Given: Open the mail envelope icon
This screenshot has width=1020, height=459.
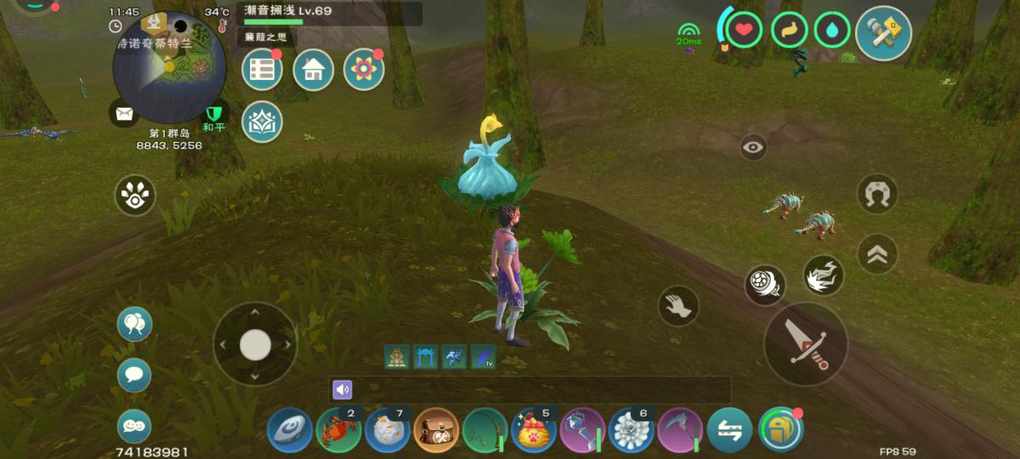Looking at the screenshot, I should (124, 114).
